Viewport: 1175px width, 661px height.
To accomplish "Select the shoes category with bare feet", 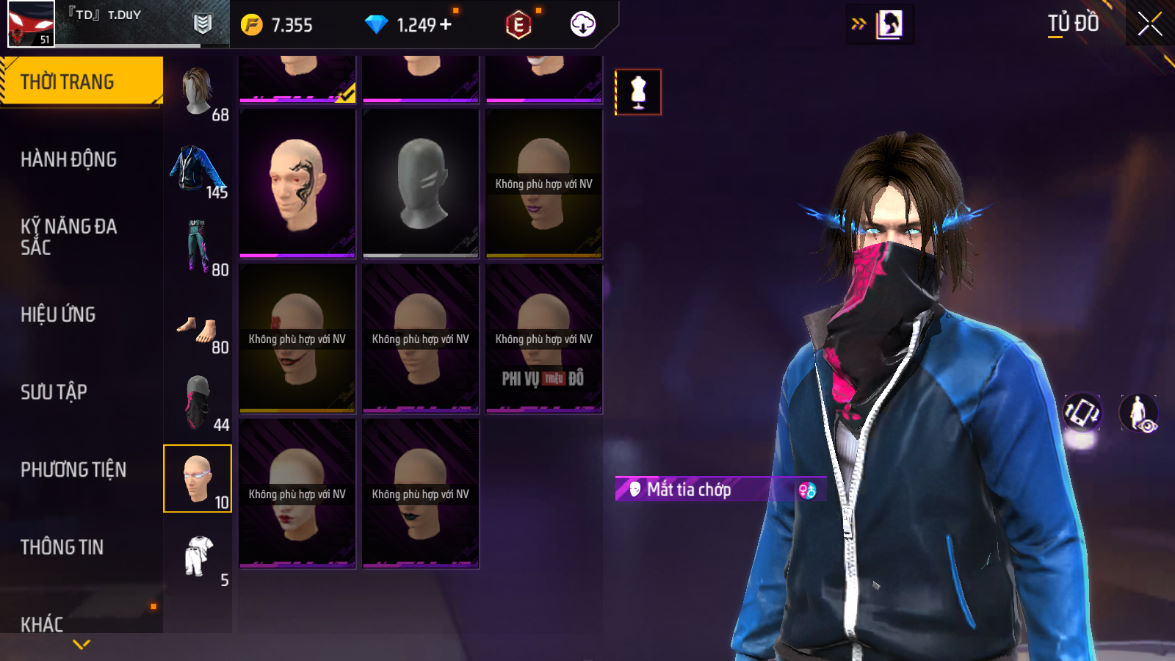I will [x=198, y=325].
